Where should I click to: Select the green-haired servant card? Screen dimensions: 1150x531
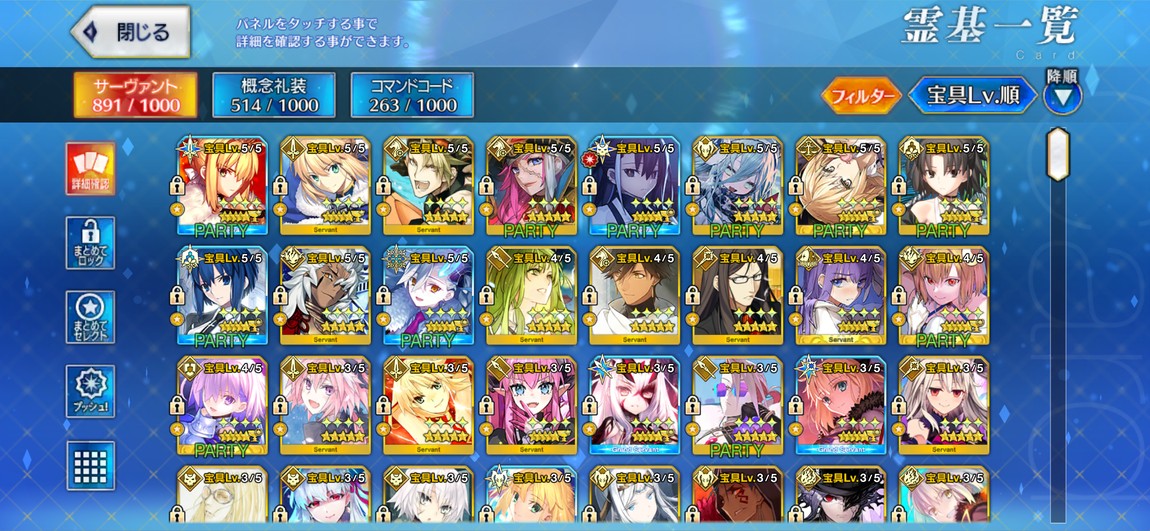point(531,296)
